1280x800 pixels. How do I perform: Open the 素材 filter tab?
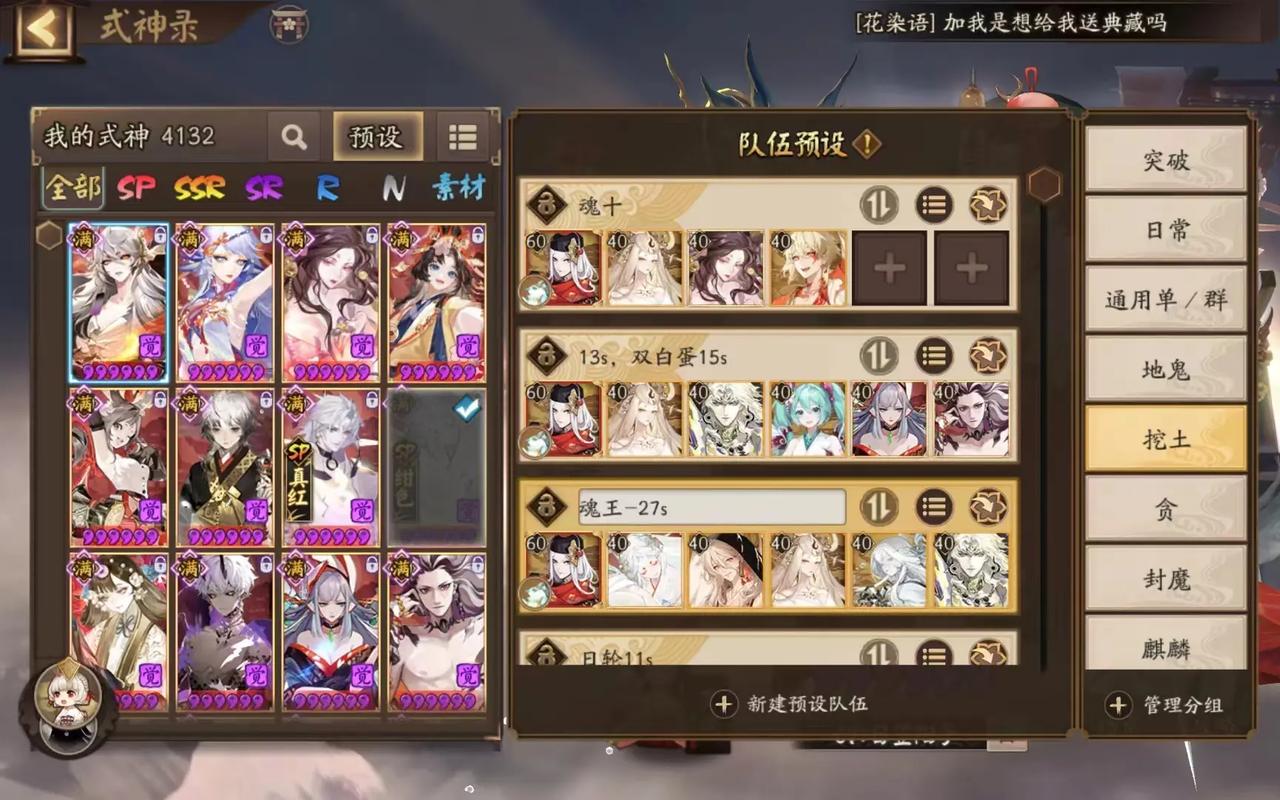click(458, 188)
